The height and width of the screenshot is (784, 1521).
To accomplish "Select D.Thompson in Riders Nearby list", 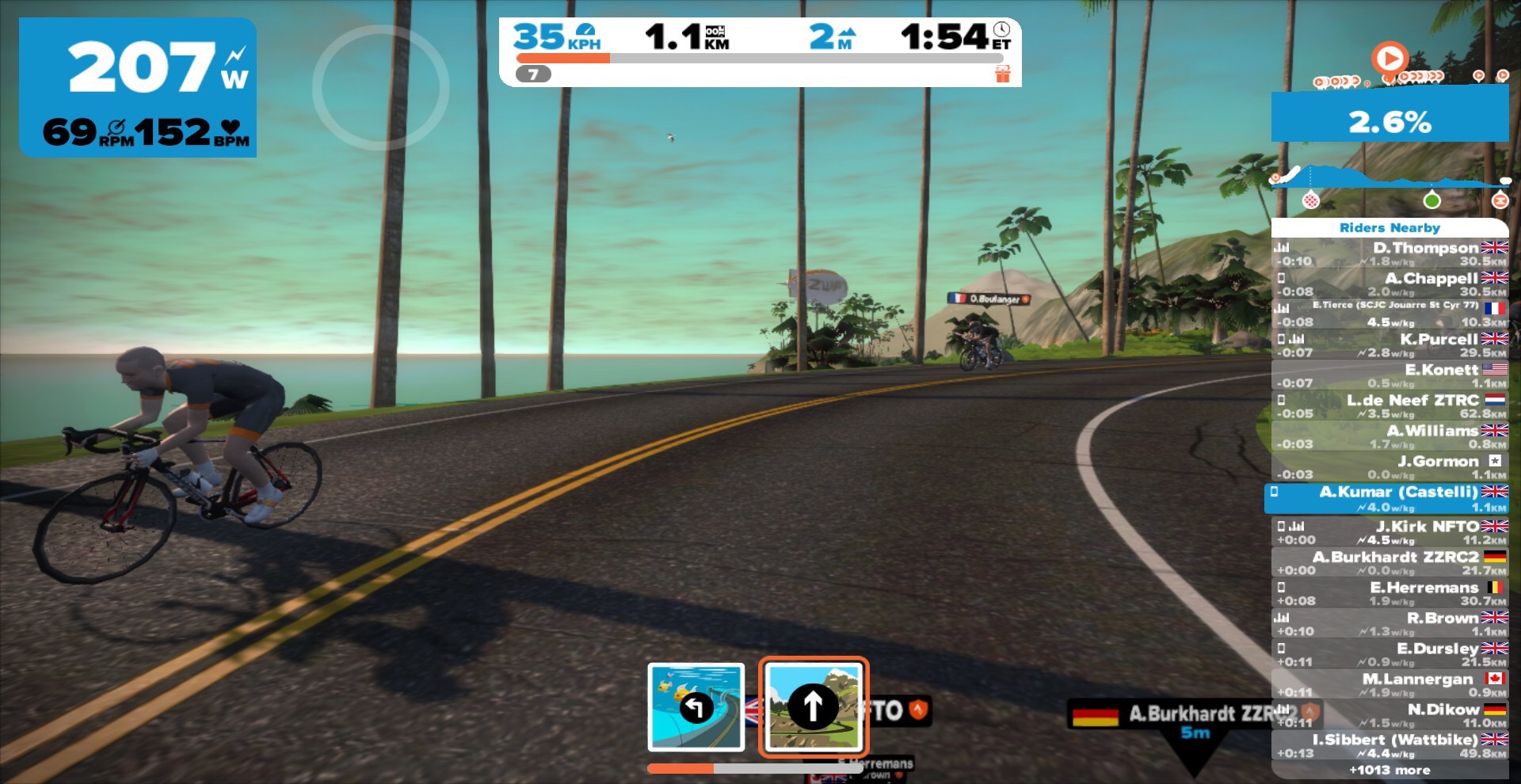I will click(1389, 253).
